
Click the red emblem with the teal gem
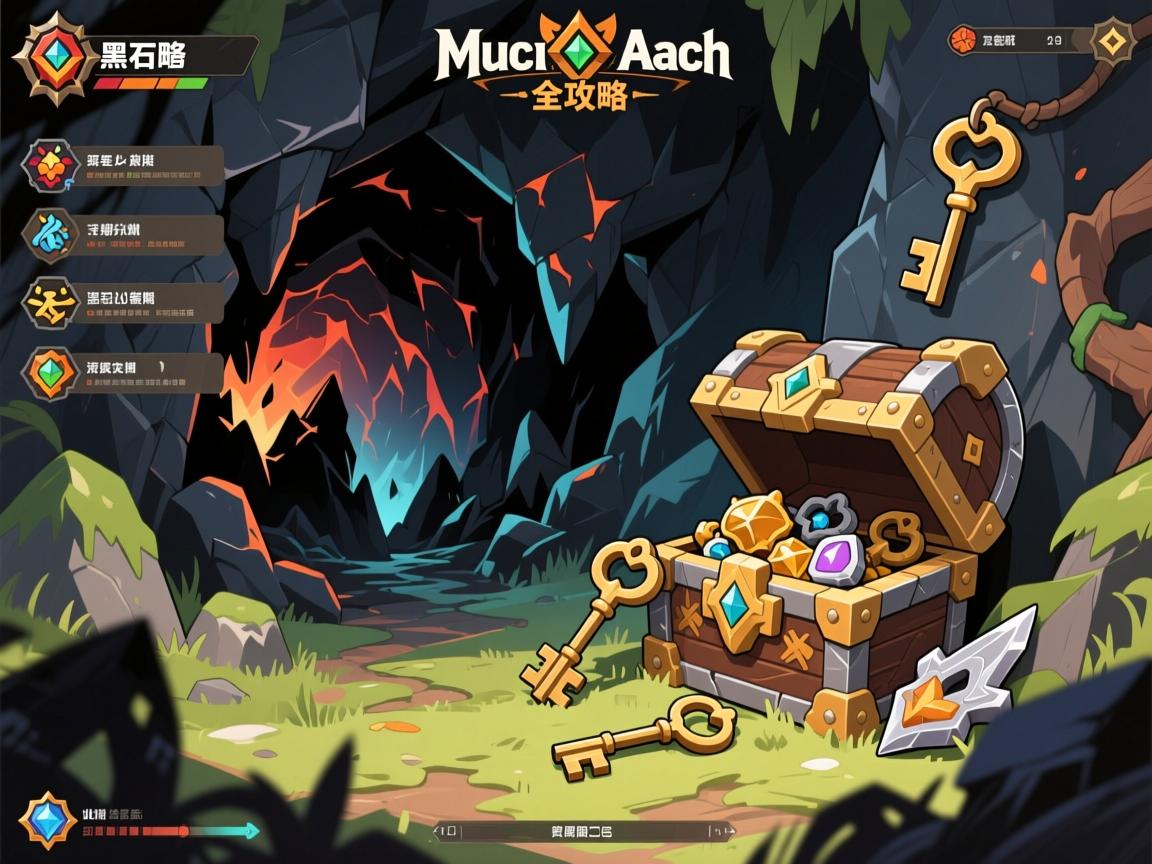(49, 57)
